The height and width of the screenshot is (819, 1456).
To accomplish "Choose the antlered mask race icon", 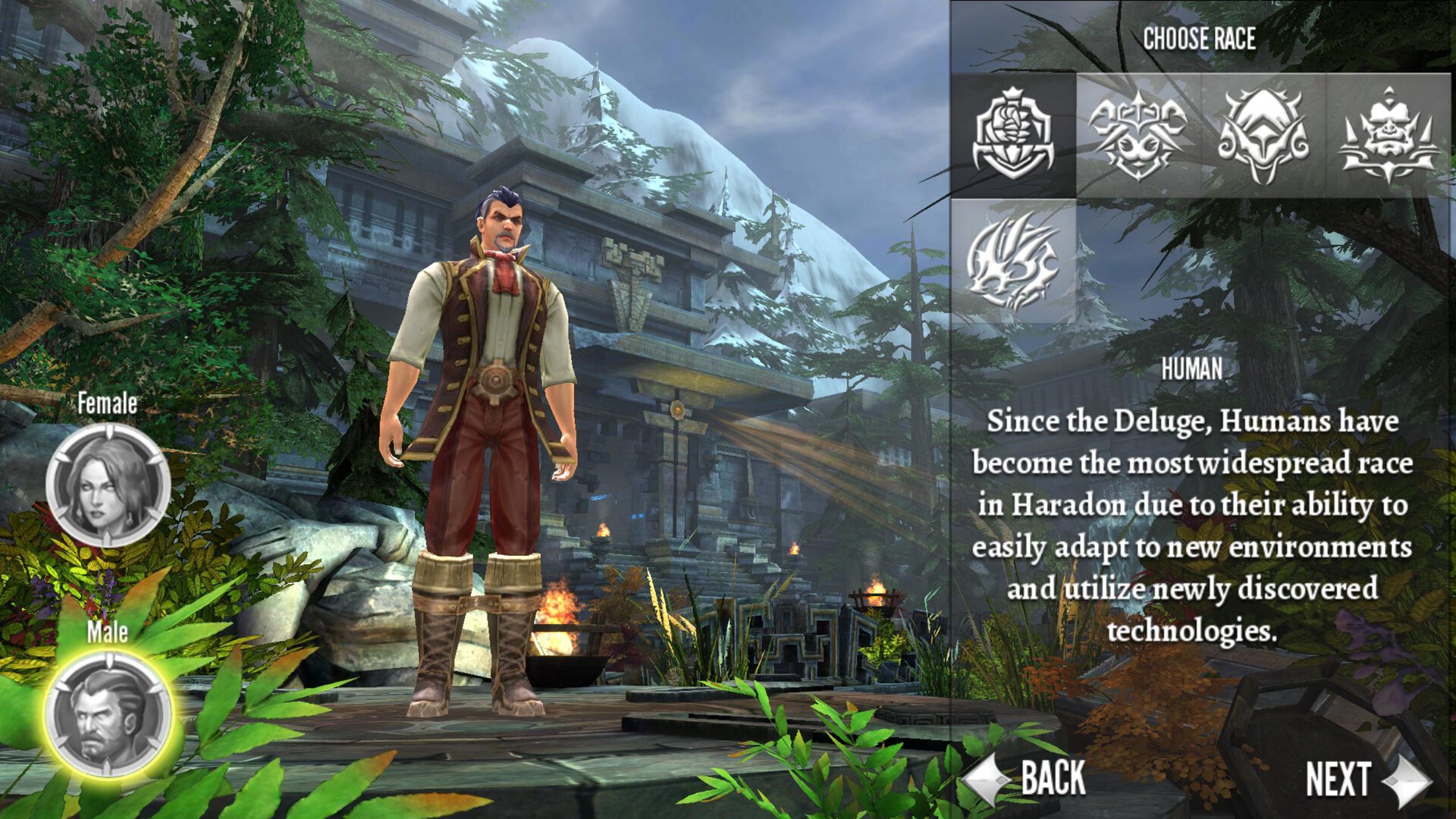I will (1137, 135).
